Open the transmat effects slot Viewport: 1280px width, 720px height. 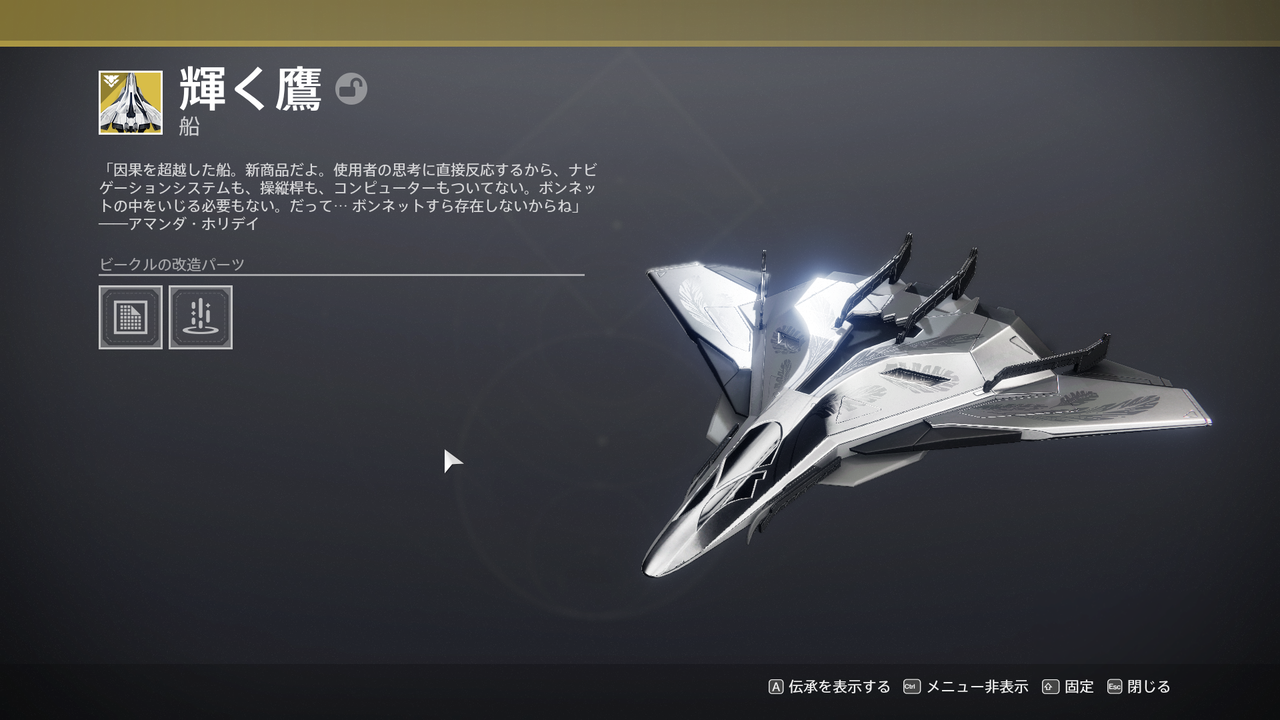200,317
